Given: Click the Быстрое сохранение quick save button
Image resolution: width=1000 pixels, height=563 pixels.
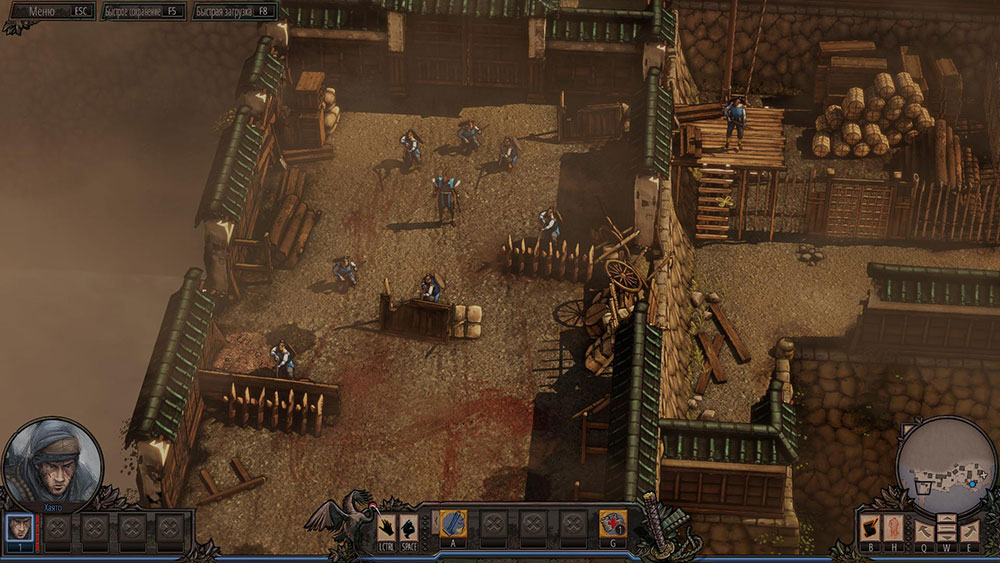Looking at the screenshot, I should (x=143, y=11).
